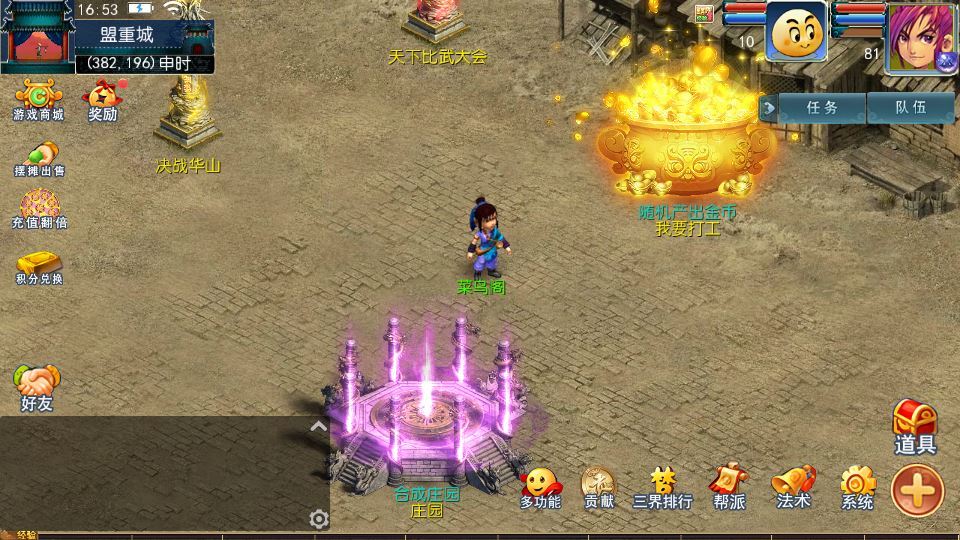Open the 法术 spells menu

pyautogui.click(x=792, y=488)
